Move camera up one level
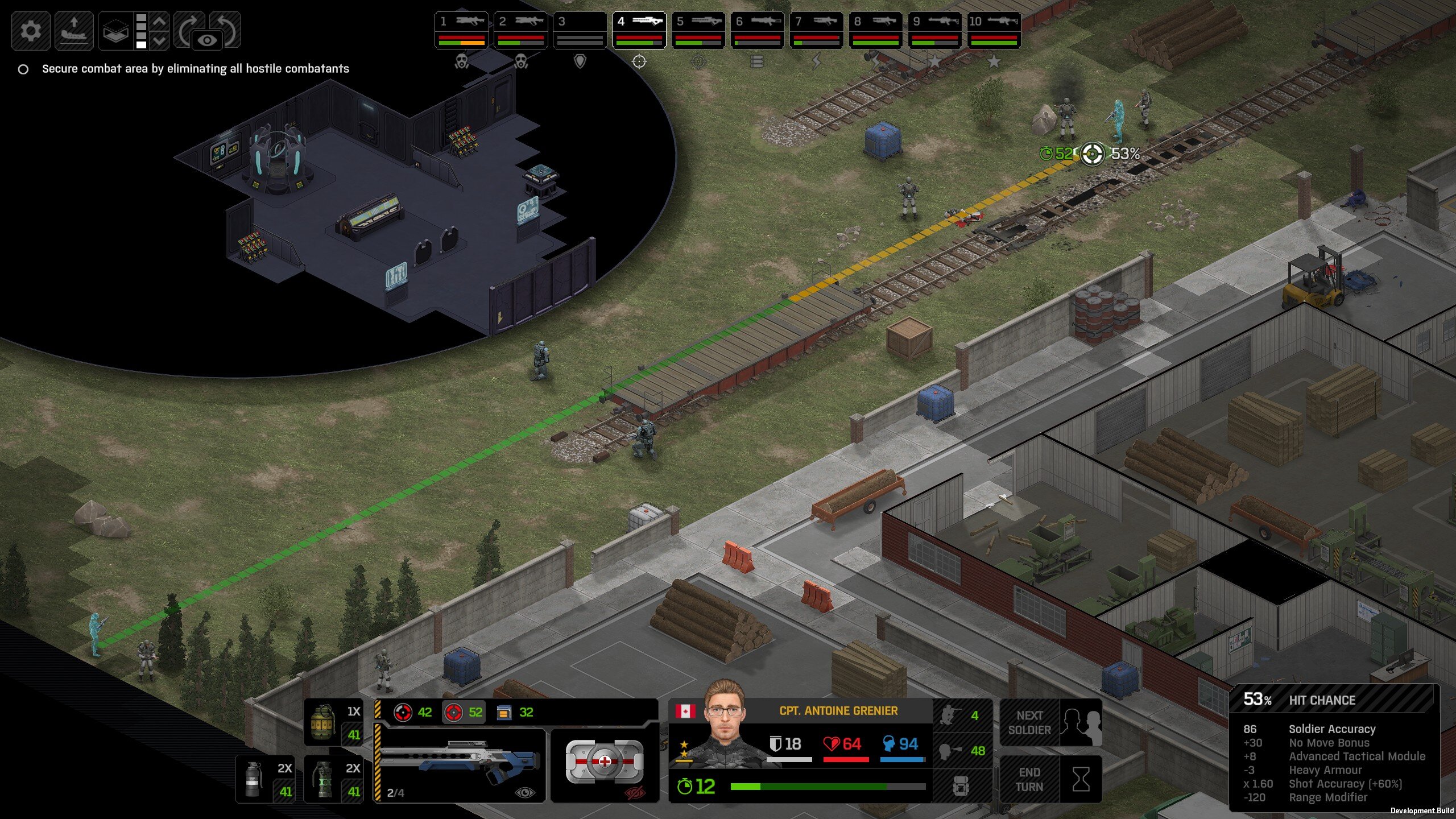1456x819 pixels. [x=160, y=22]
